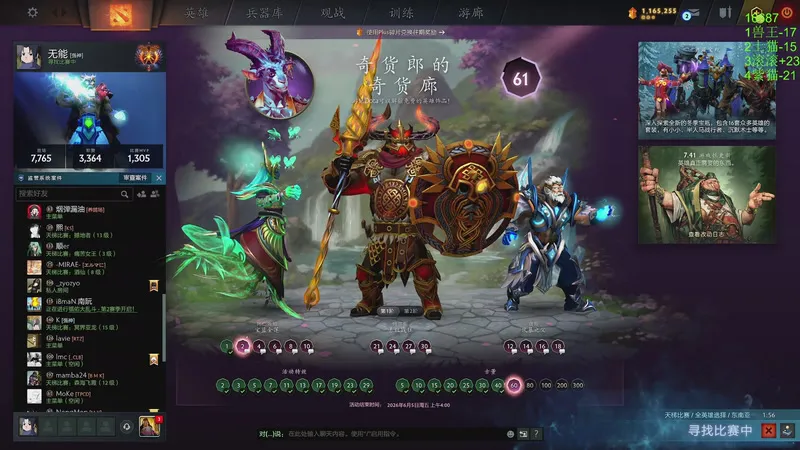Open the settings gear menu
800x450 pixels.
(x=33, y=13)
